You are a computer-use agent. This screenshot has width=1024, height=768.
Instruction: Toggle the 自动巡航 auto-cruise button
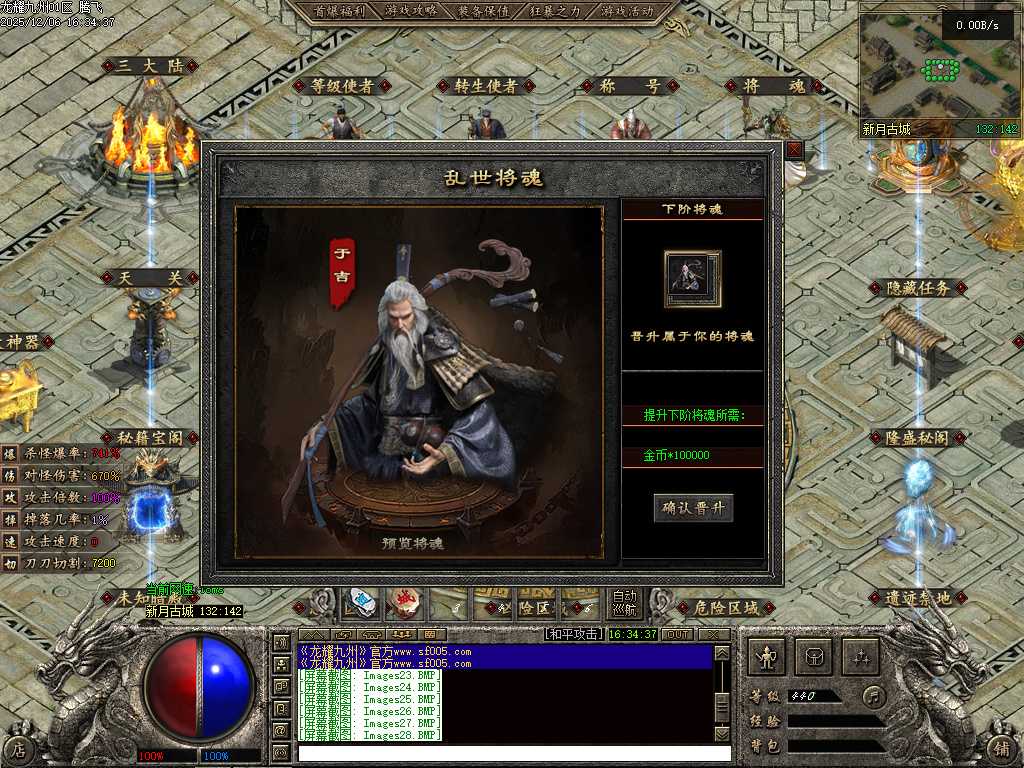click(624, 601)
